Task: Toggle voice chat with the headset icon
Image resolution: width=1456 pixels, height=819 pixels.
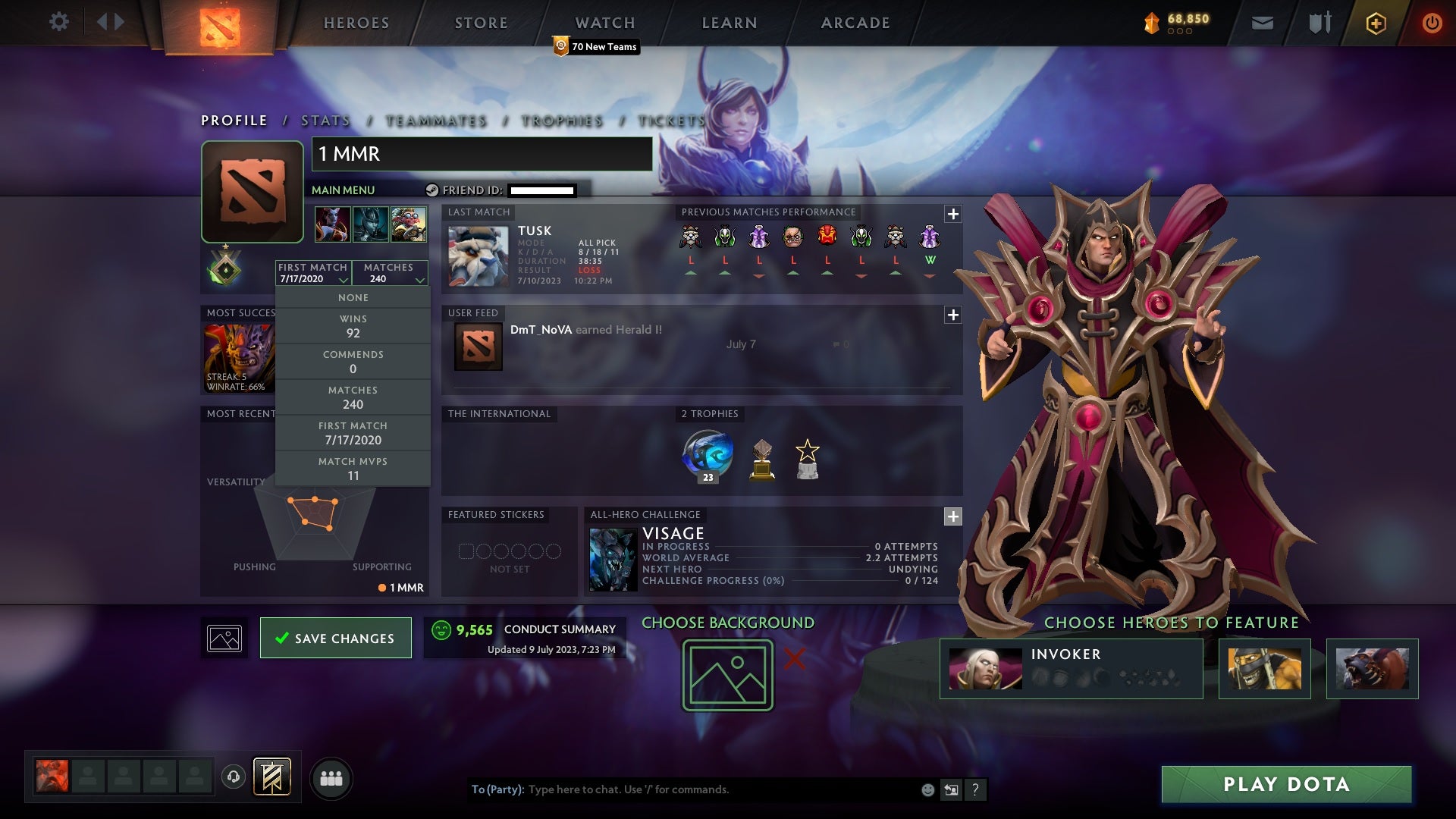Action: [x=233, y=777]
